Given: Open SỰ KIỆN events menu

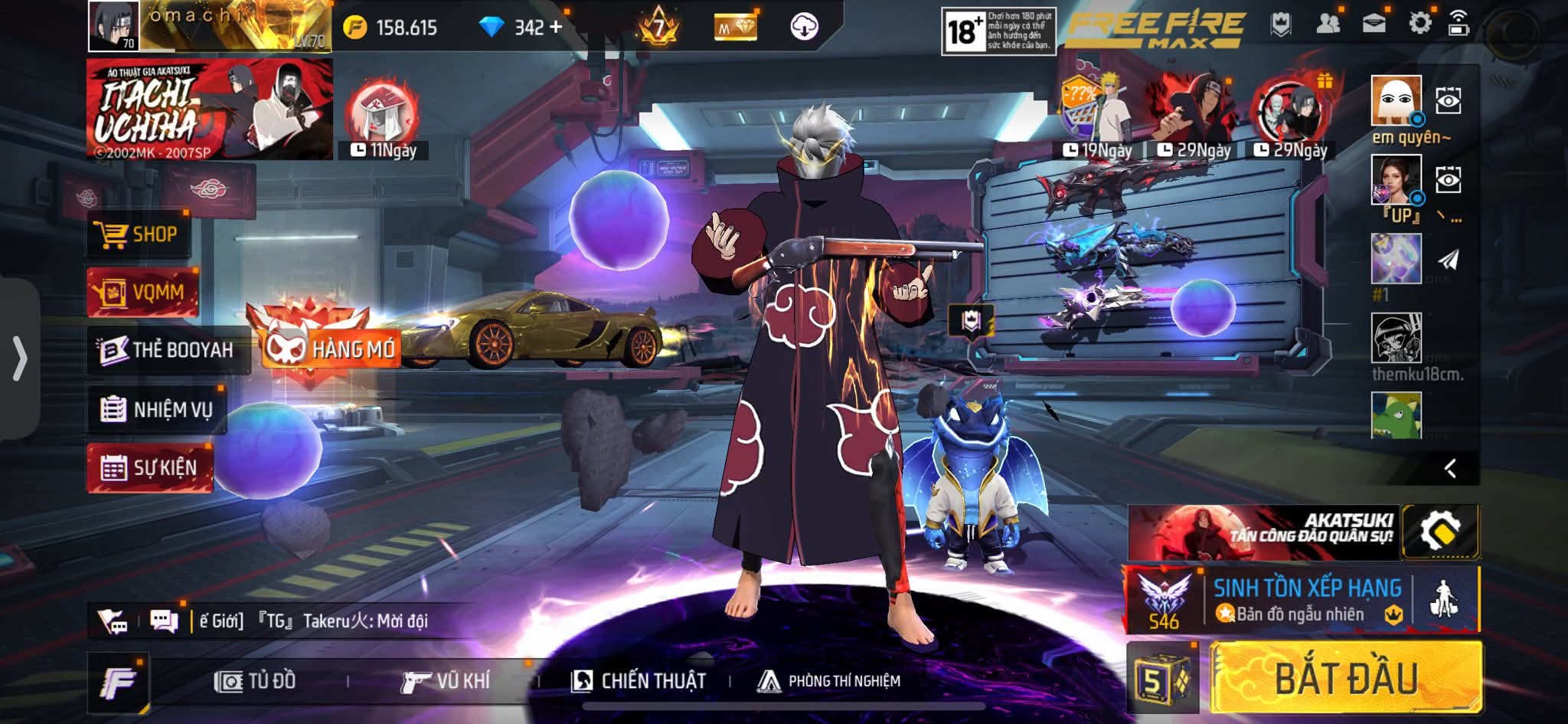Looking at the screenshot, I should click(x=150, y=467).
